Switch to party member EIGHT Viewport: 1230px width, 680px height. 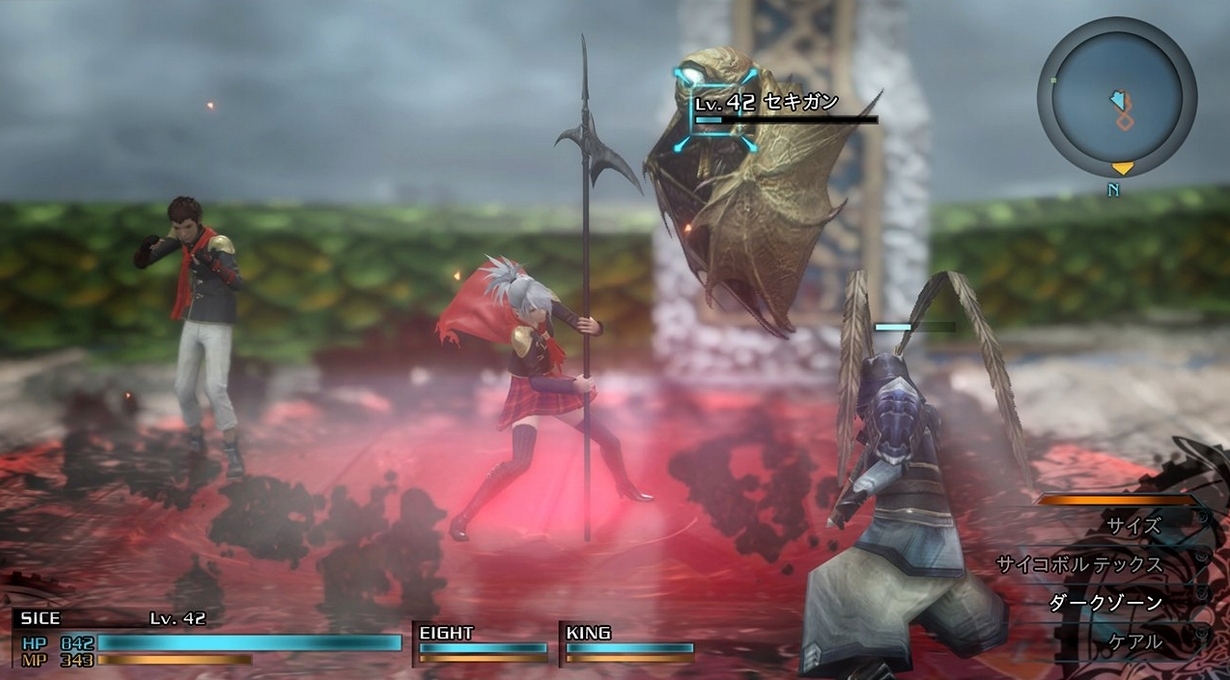point(482,644)
